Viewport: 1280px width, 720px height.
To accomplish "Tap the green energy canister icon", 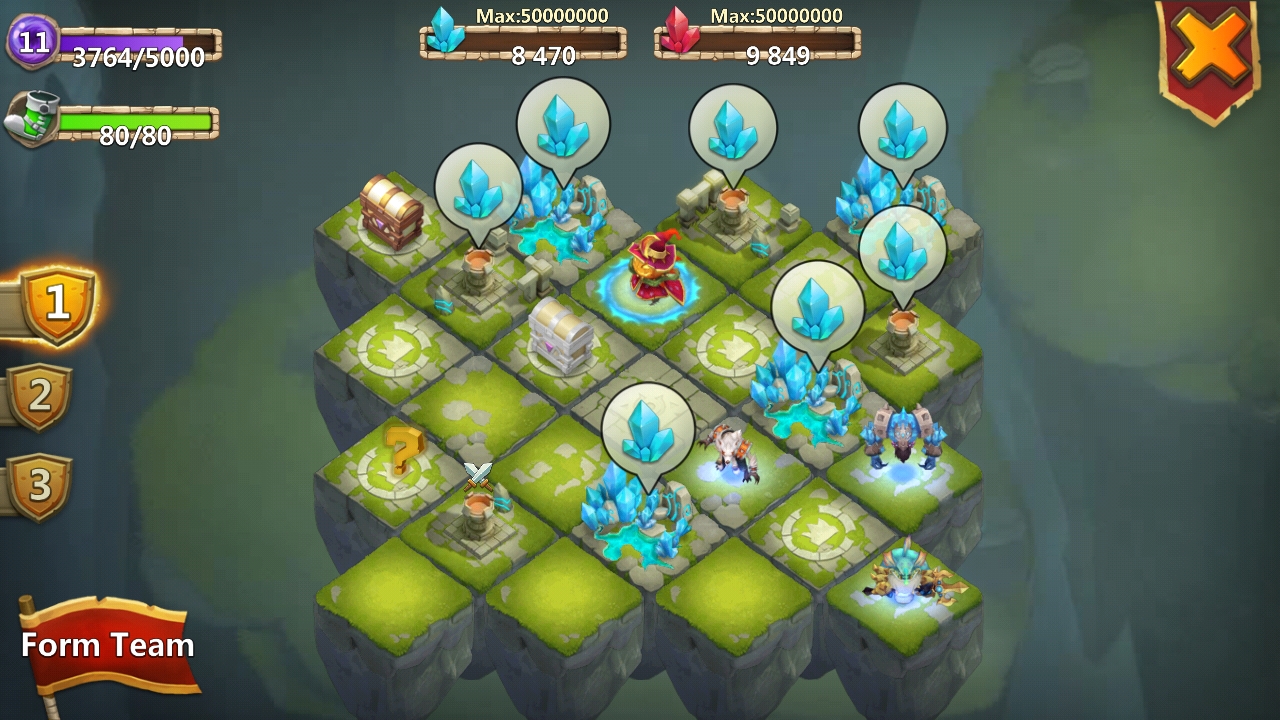I will (x=33, y=120).
